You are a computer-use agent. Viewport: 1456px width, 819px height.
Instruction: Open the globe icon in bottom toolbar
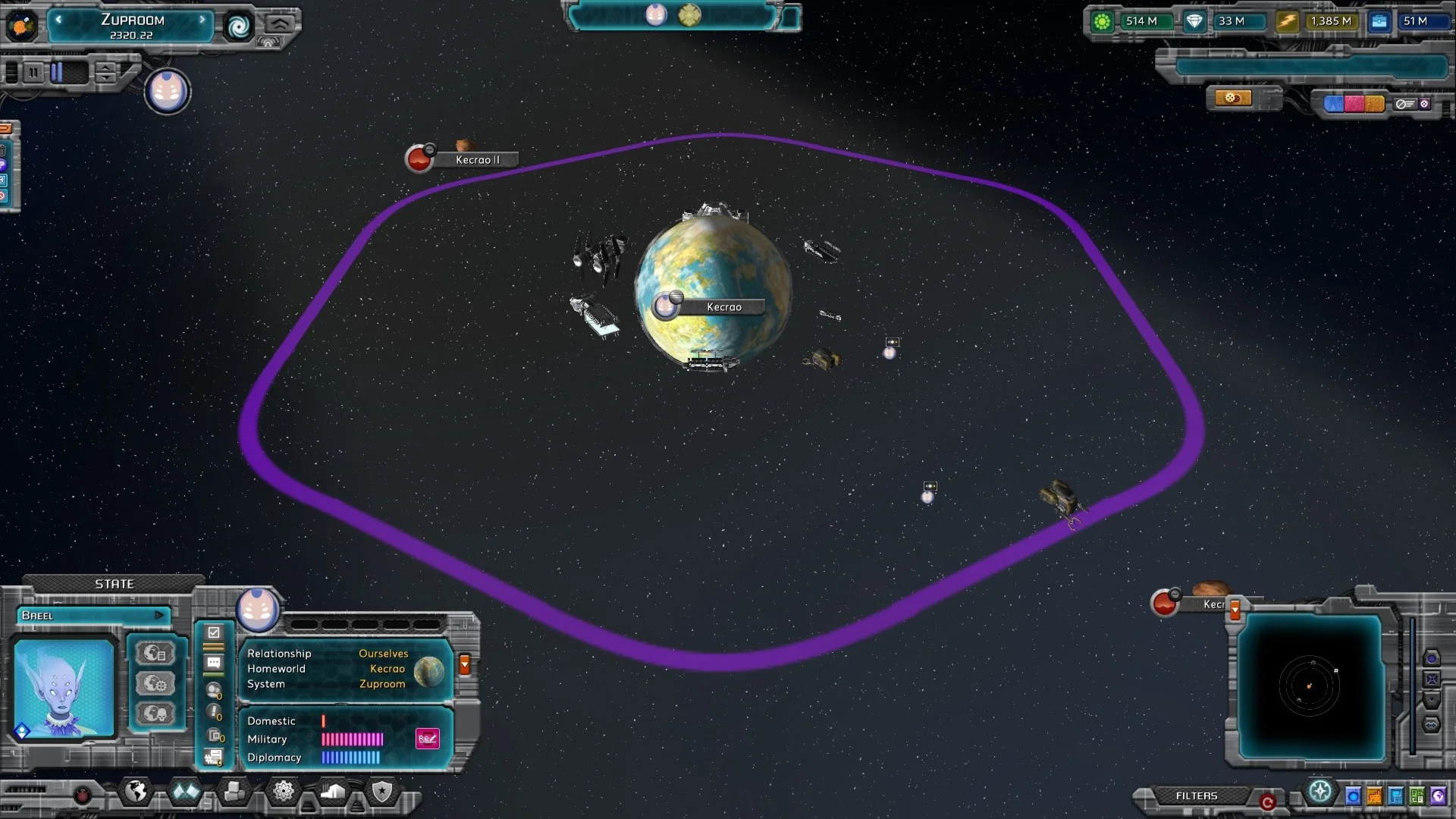pyautogui.click(x=136, y=792)
